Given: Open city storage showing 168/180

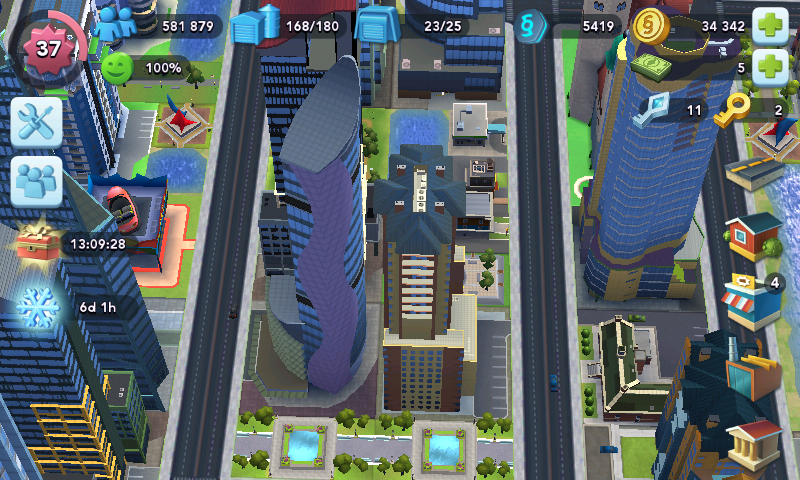Looking at the screenshot, I should [x=255, y=26].
